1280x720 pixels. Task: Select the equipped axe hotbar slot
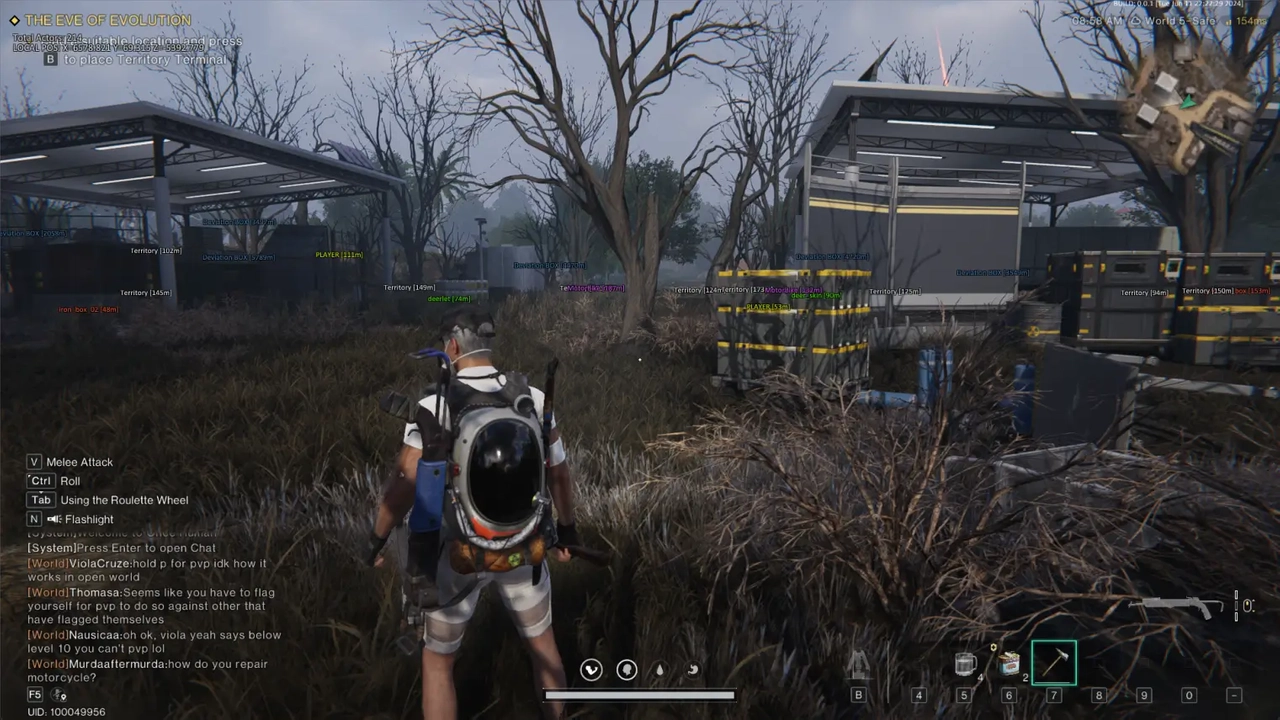coord(1054,663)
